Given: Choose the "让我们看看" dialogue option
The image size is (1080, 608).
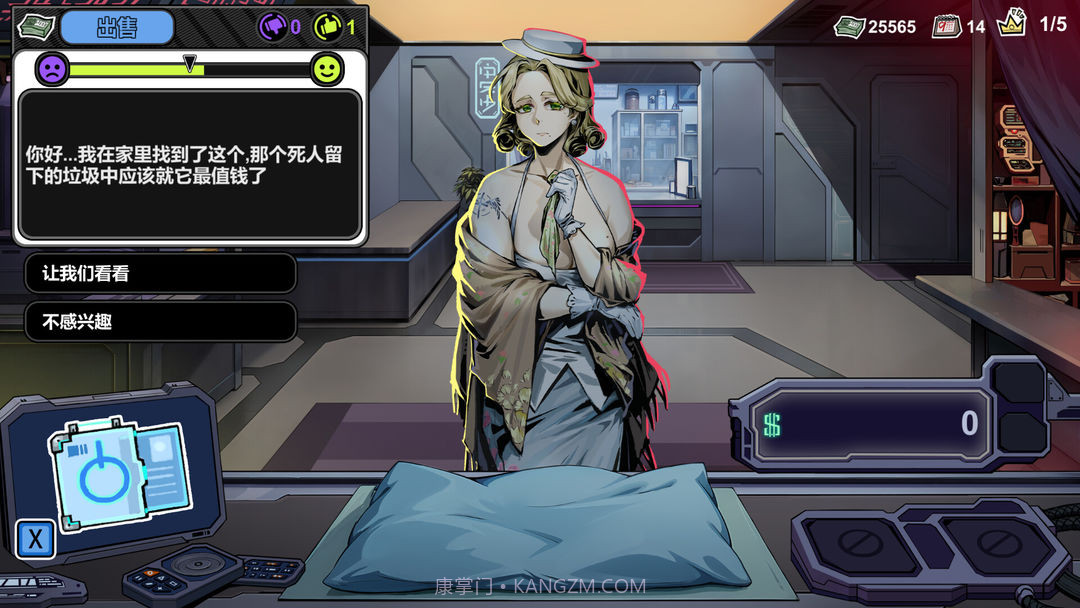Looking at the screenshot, I should click(160, 273).
